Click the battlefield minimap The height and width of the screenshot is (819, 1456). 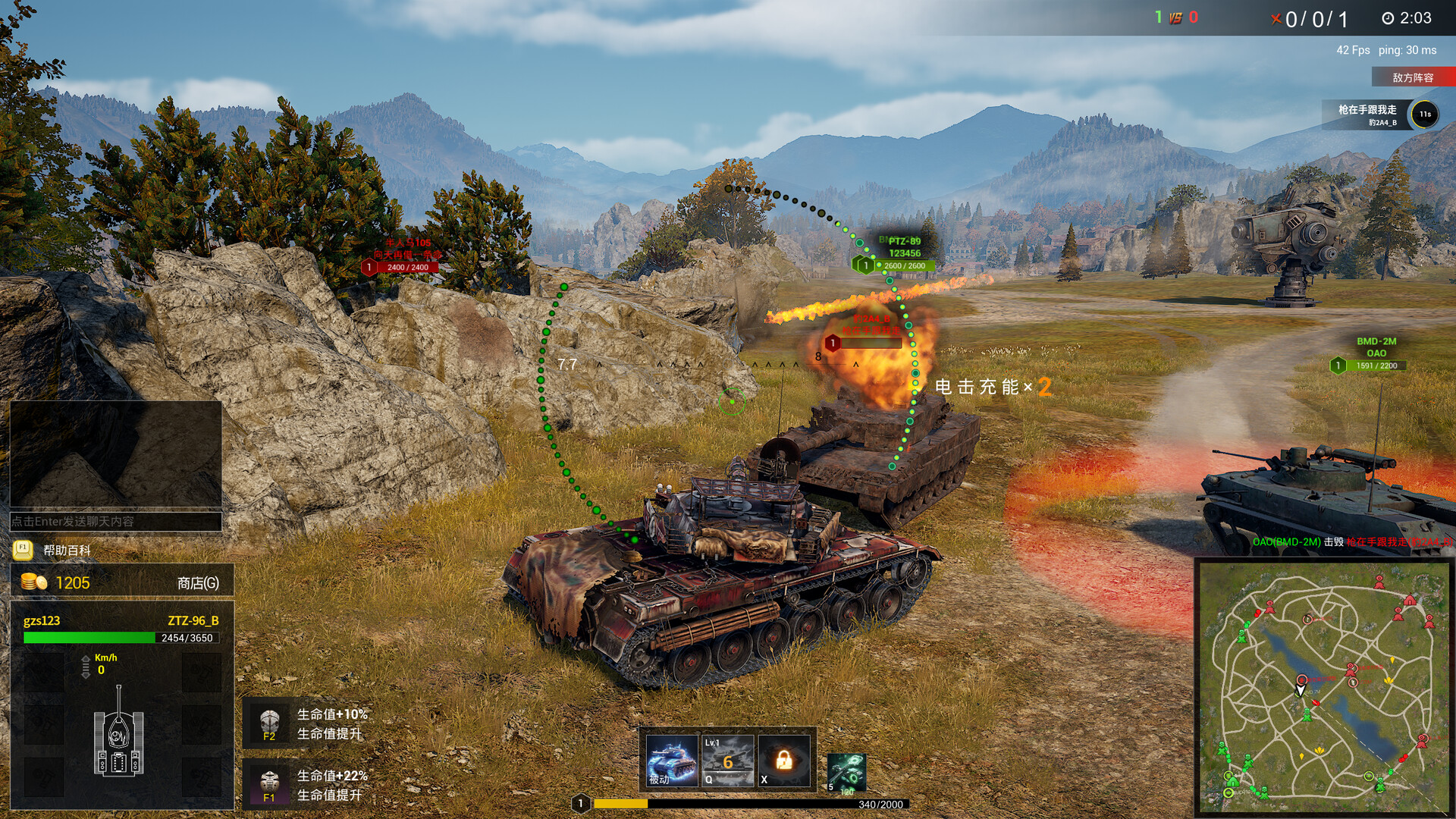tap(1323, 687)
